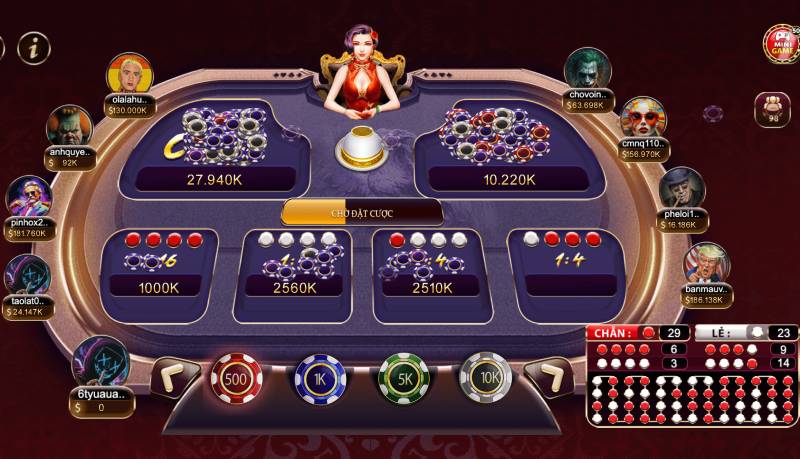Bet on the left 27.940K main area
Viewport: 800px width, 459px height.
(212, 148)
